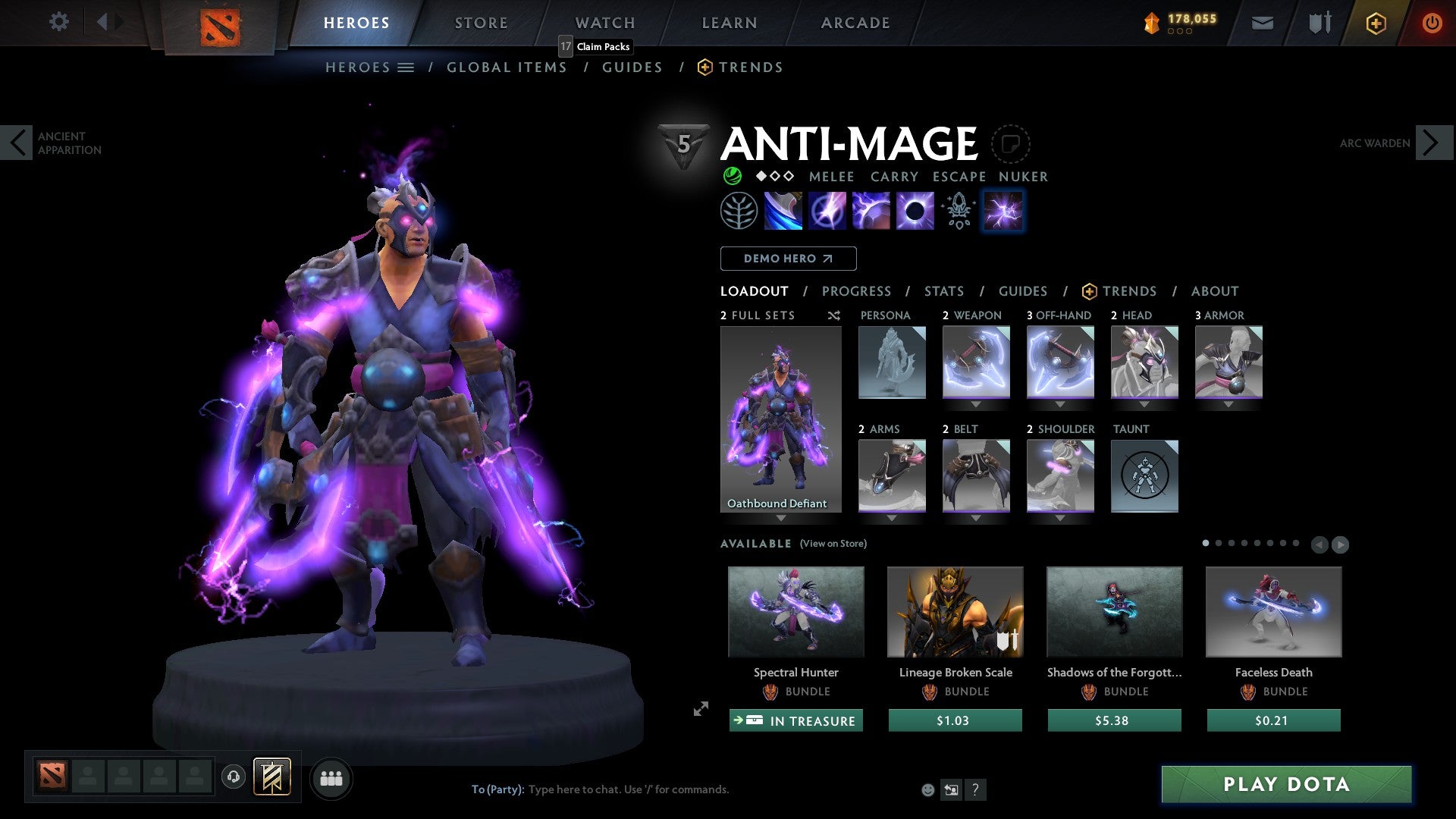Switch to the STATS tab
Screen dimensions: 1456x819
[943, 291]
